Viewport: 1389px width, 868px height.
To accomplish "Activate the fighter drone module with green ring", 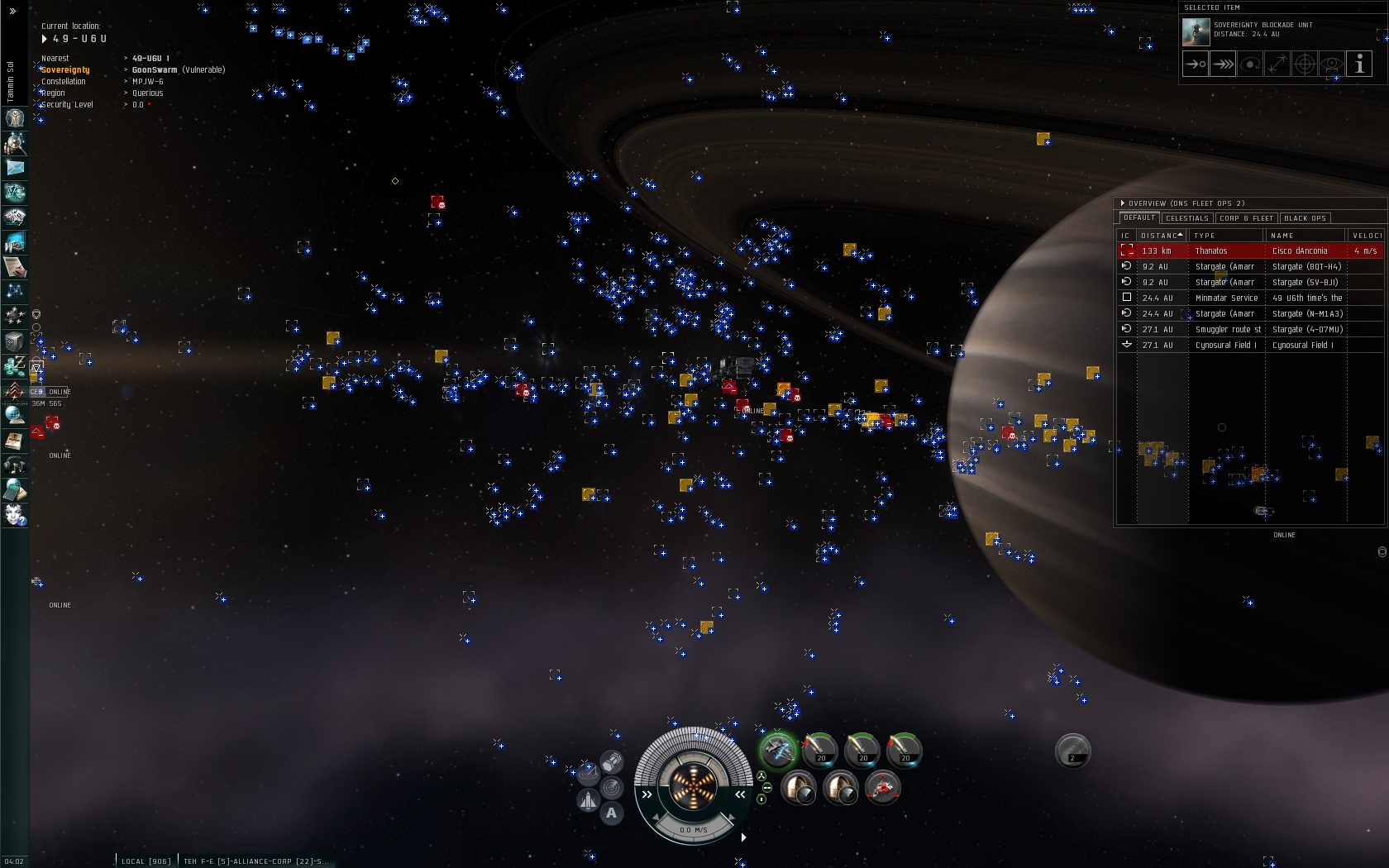I will [x=778, y=751].
